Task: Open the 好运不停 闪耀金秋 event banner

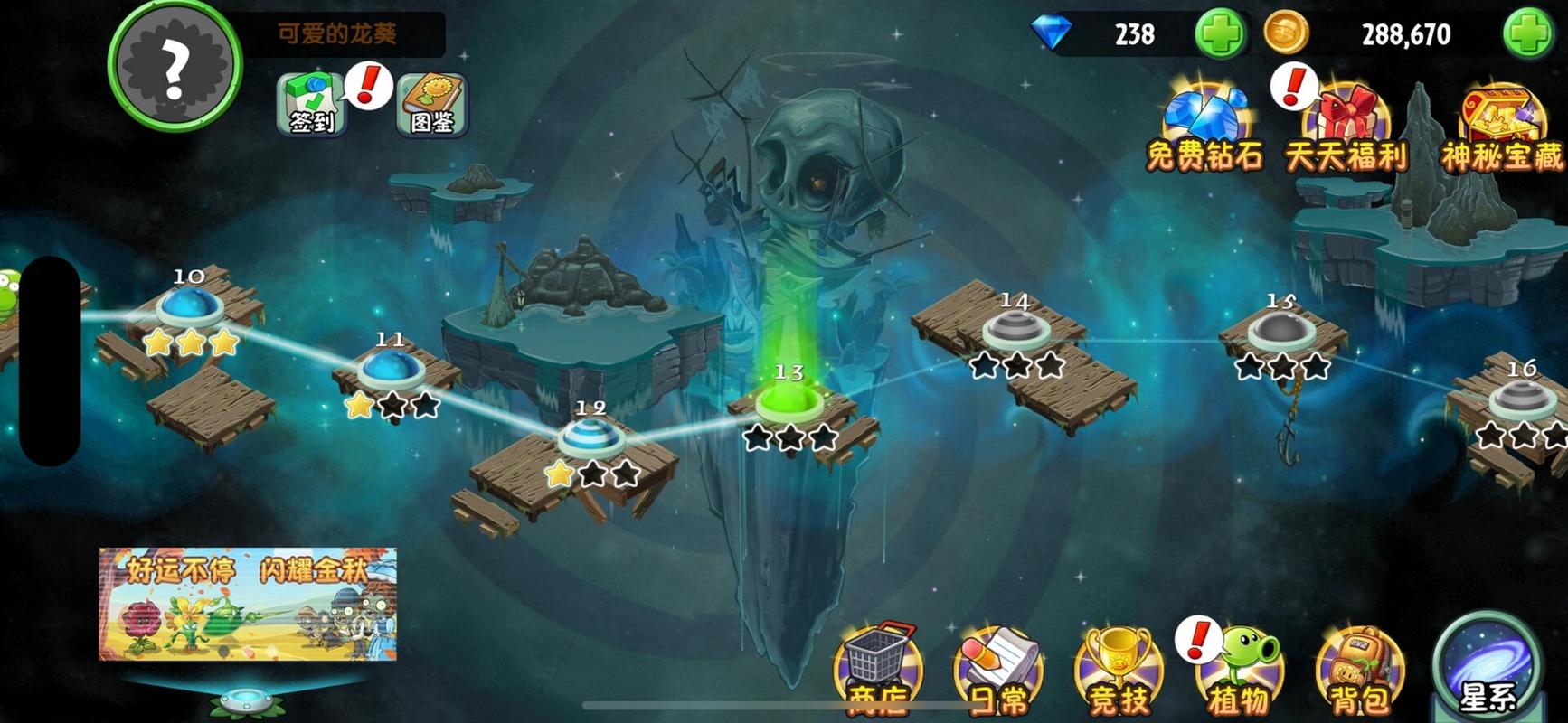Action: click(248, 603)
